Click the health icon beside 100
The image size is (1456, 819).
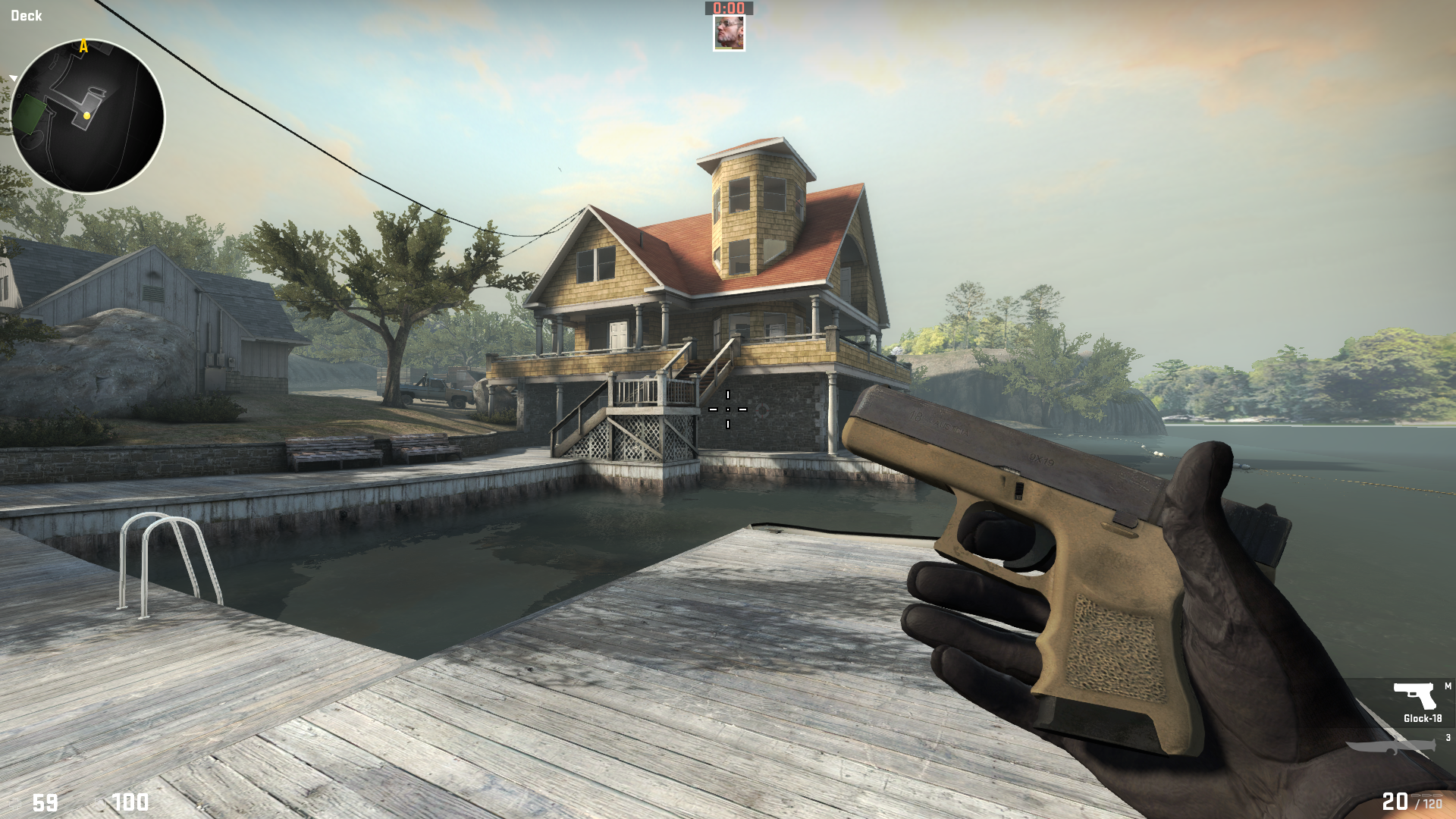tap(100, 802)
